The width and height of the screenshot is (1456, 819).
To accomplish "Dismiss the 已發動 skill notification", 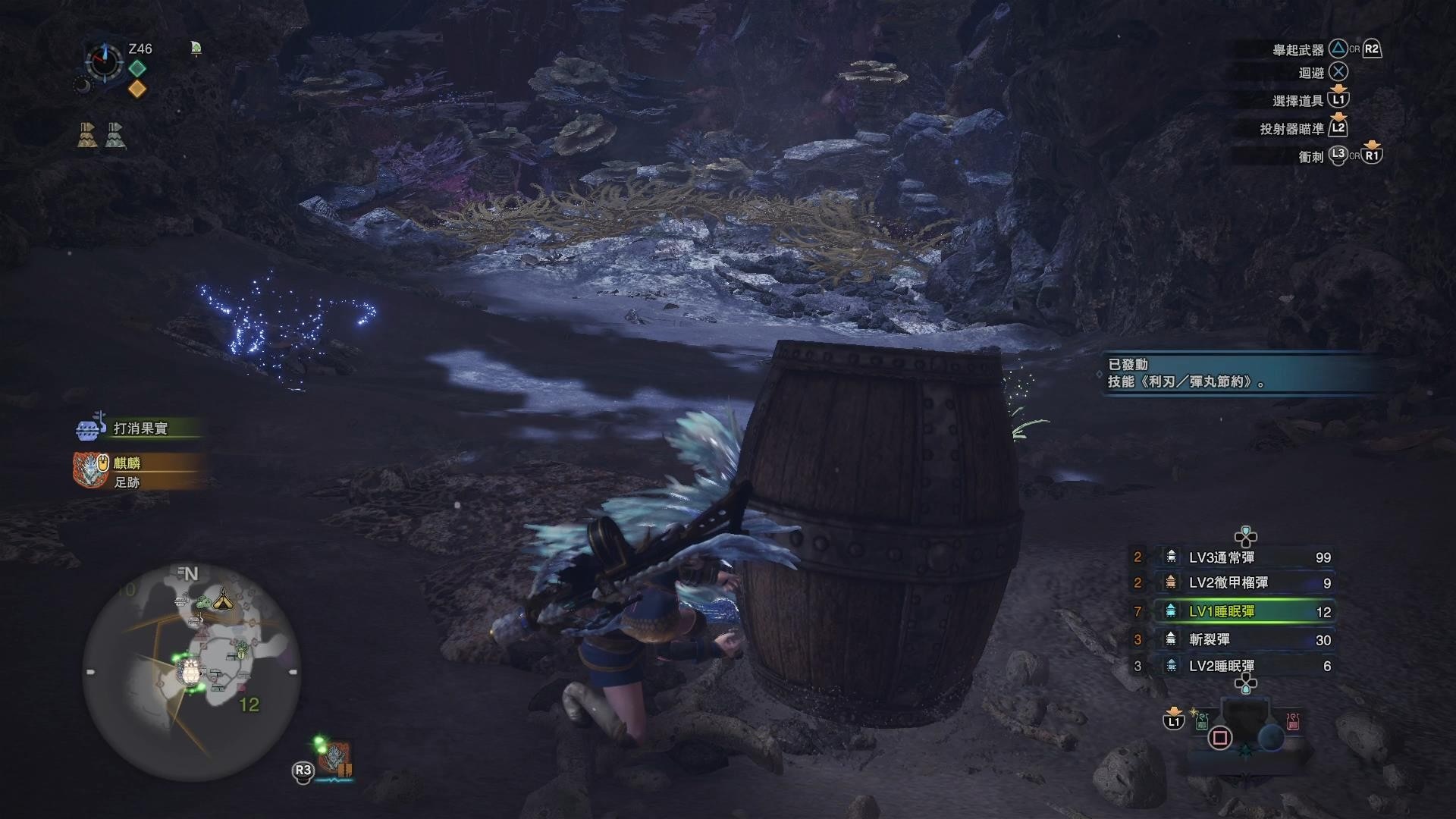I will pyautogui.click(x=1244, y=373).
